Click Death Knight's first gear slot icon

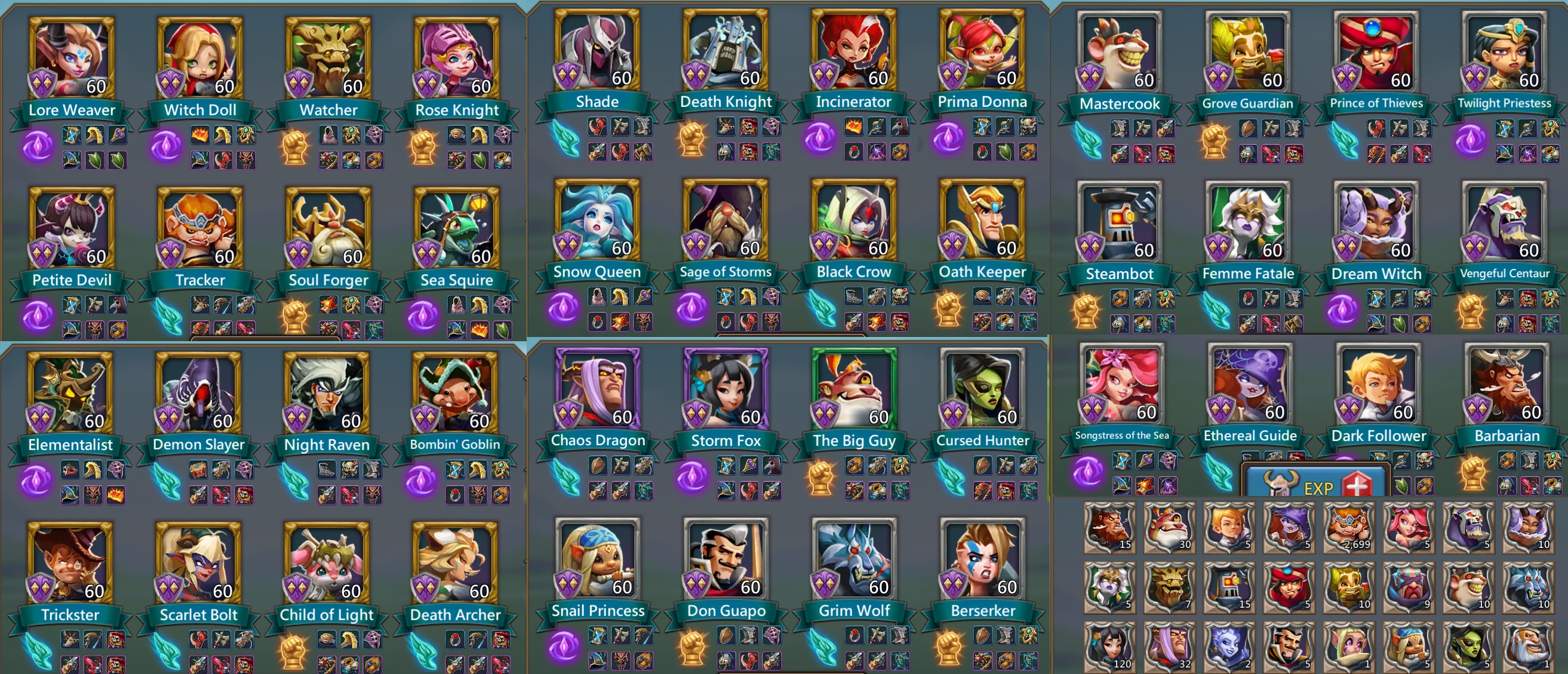(725, 127)
